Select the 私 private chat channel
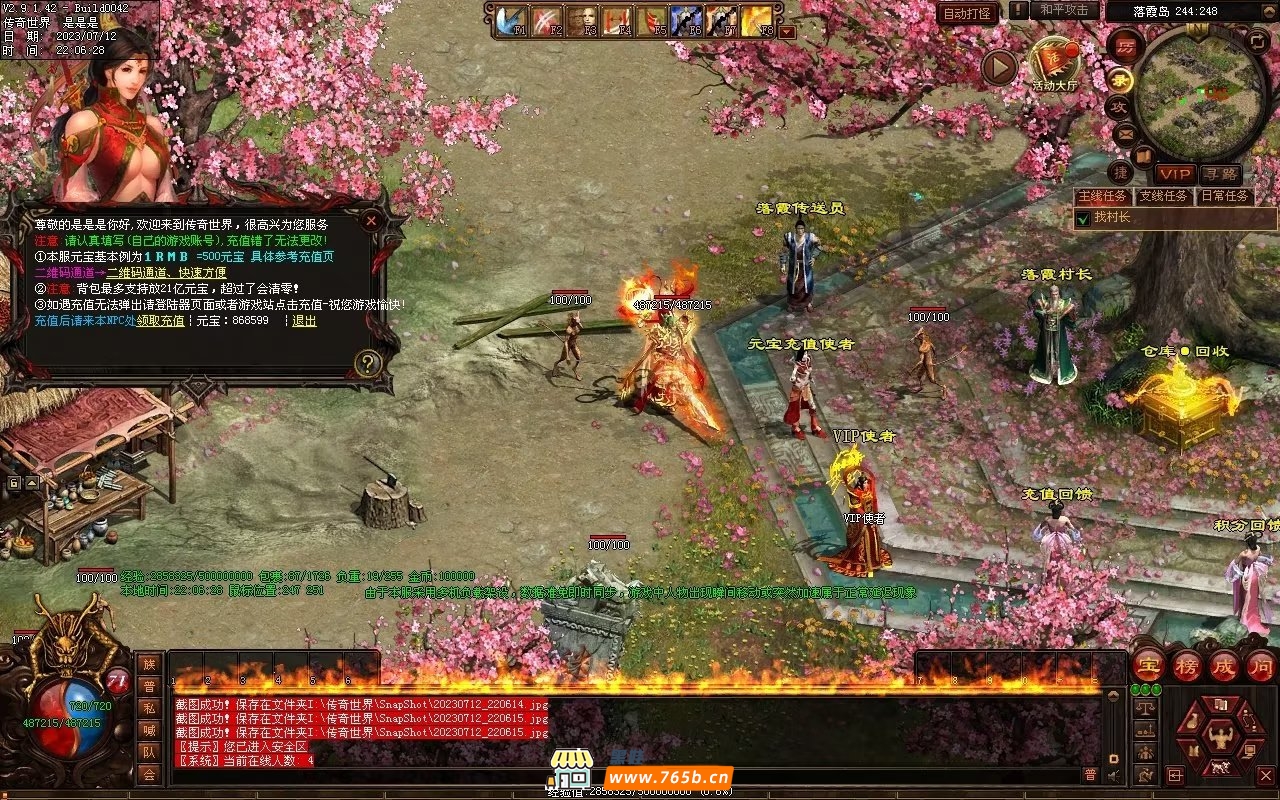 pos(149,708)
